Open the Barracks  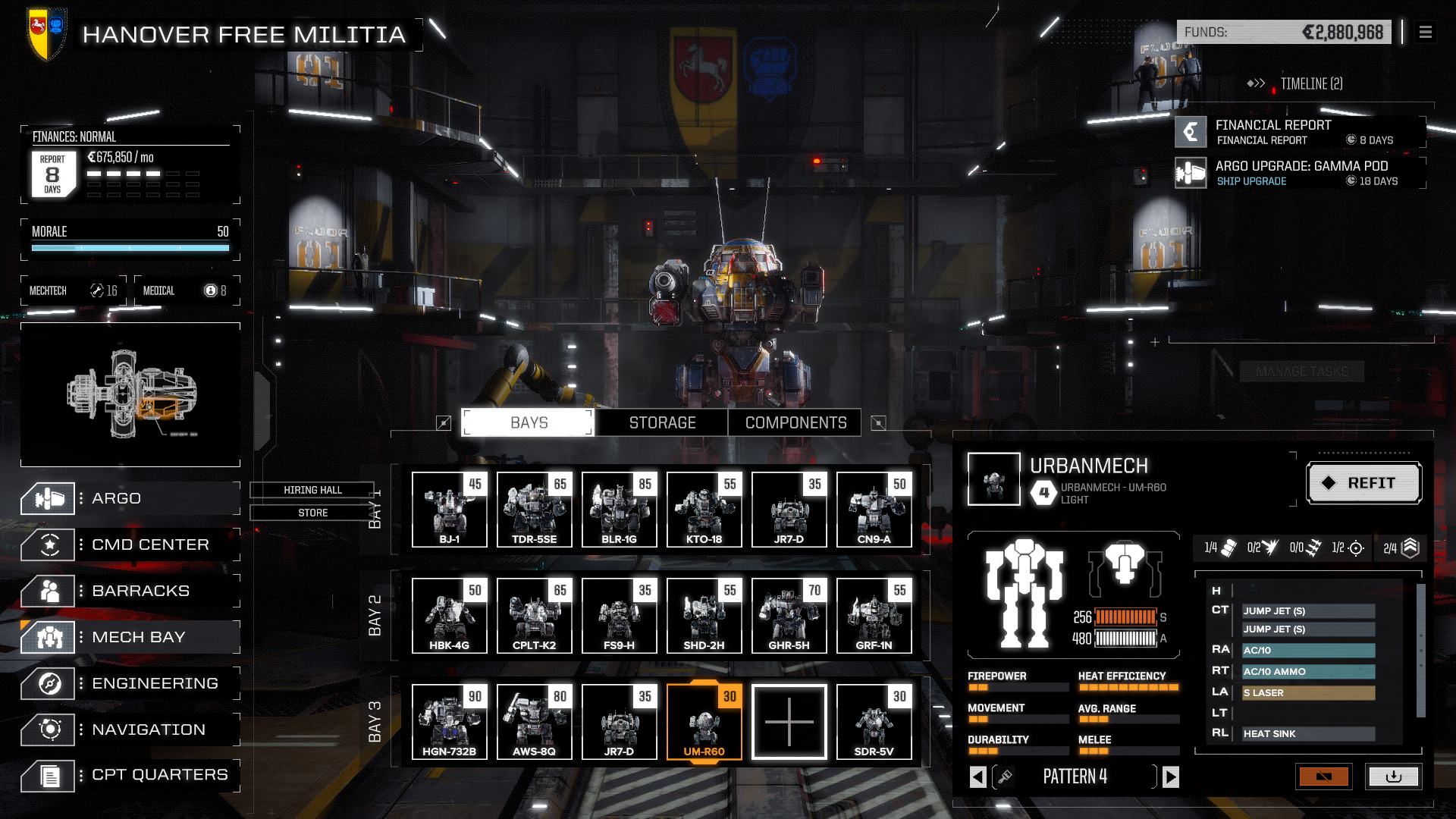(129, 591)
